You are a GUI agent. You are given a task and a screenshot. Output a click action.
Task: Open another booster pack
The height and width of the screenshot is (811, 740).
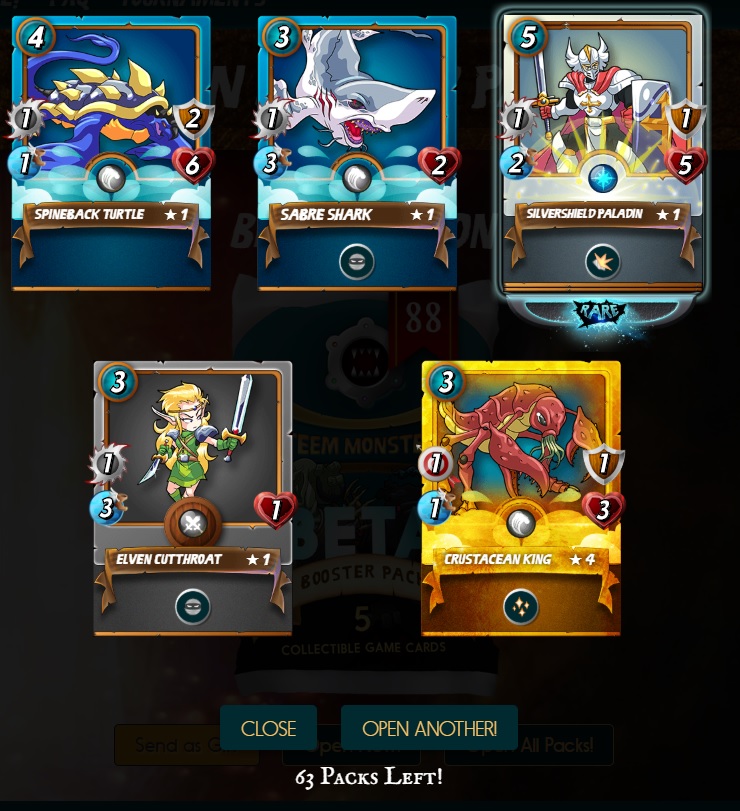pyautogui.click(x=429, y=728)
